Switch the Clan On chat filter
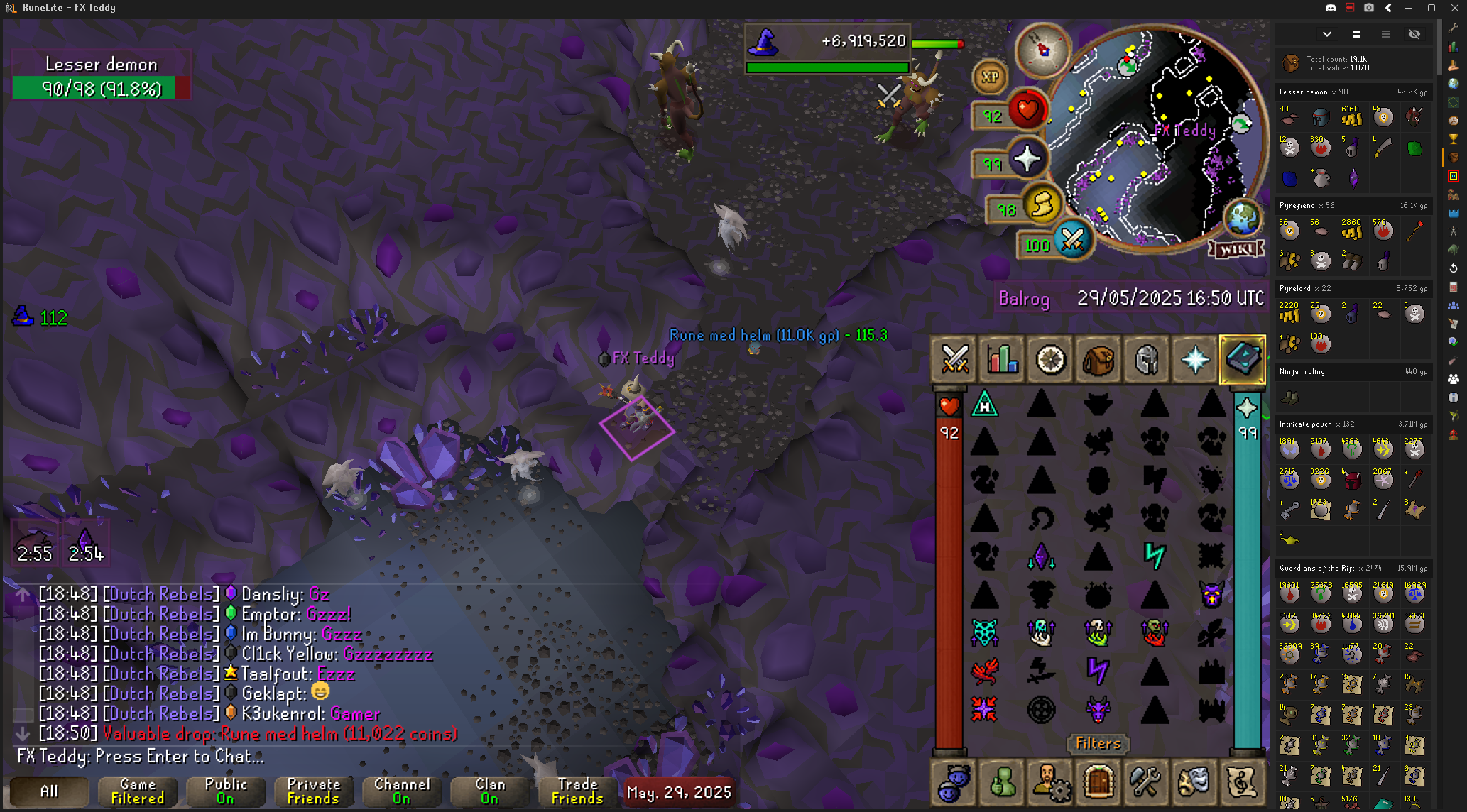Screen dimensions: 1467x812 coord(490,791)
